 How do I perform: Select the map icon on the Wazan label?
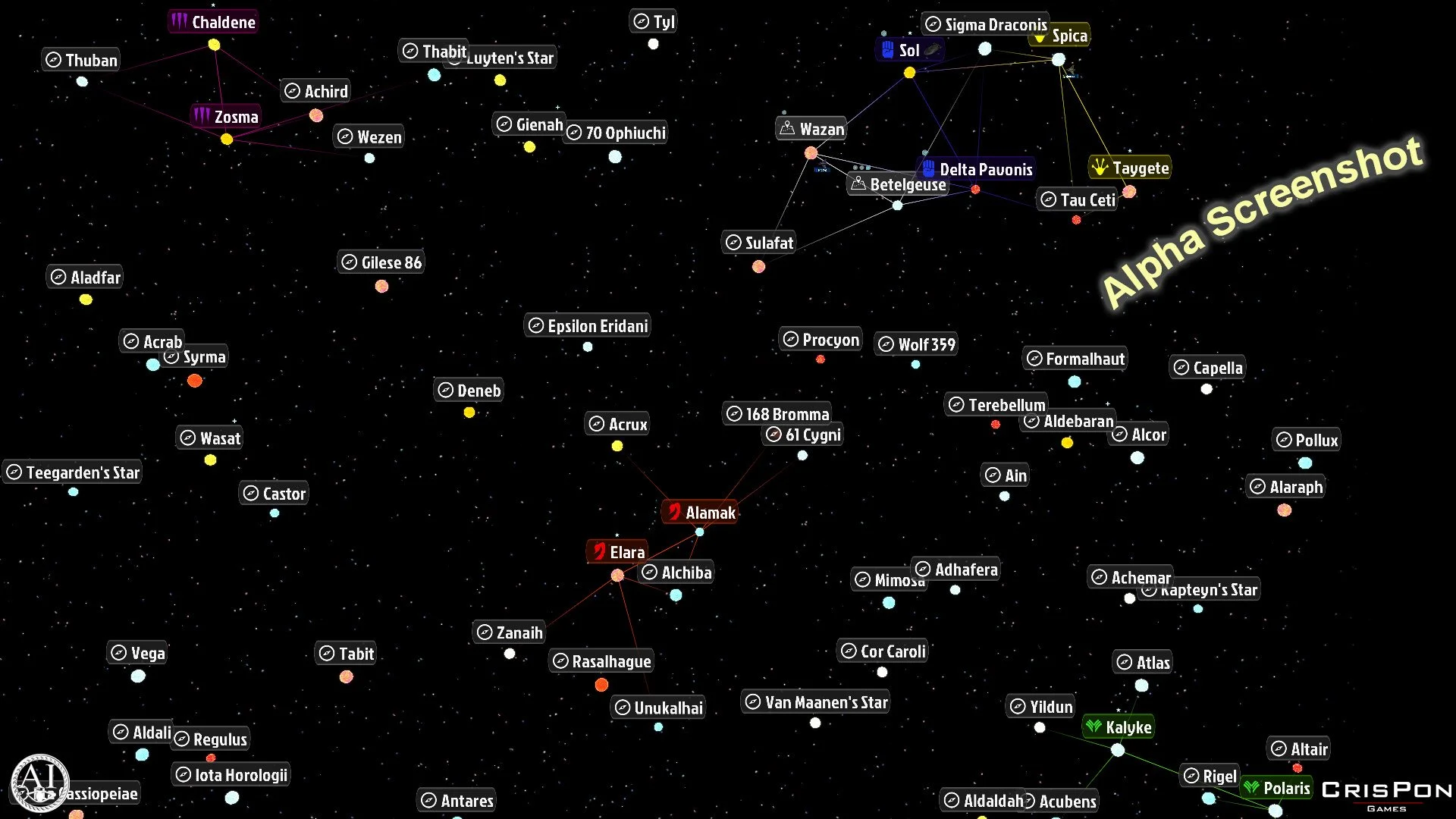pyautogui.click(x=786, y=128)
